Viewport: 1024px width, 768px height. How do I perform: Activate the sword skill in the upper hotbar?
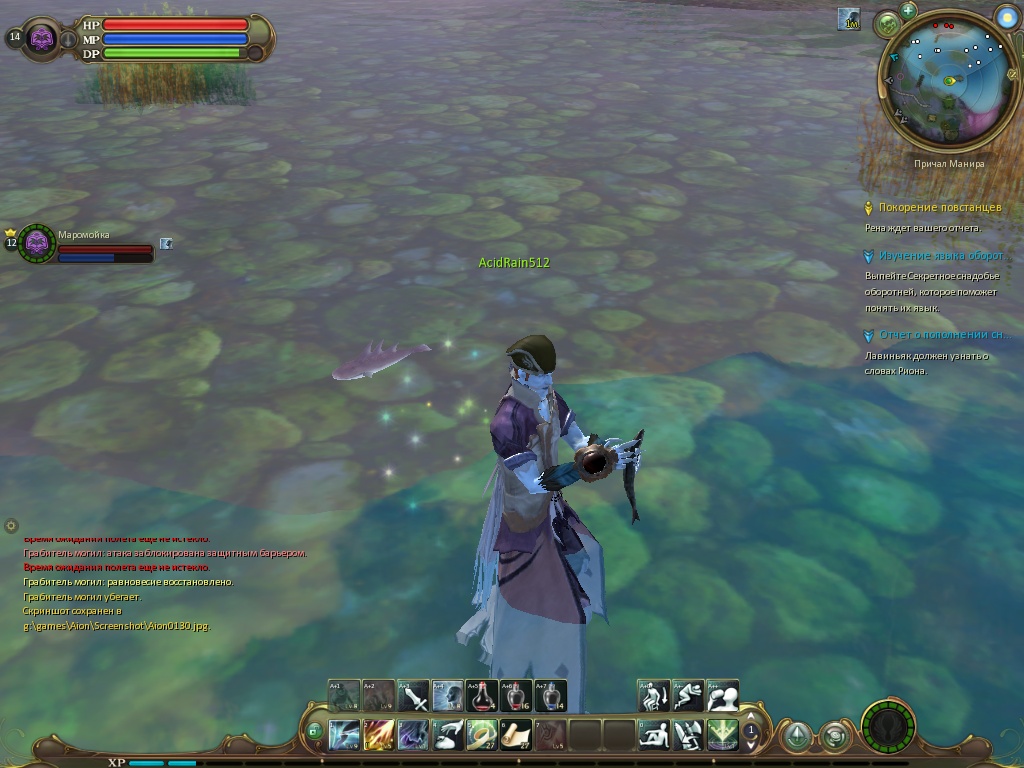tap(414, 695)
